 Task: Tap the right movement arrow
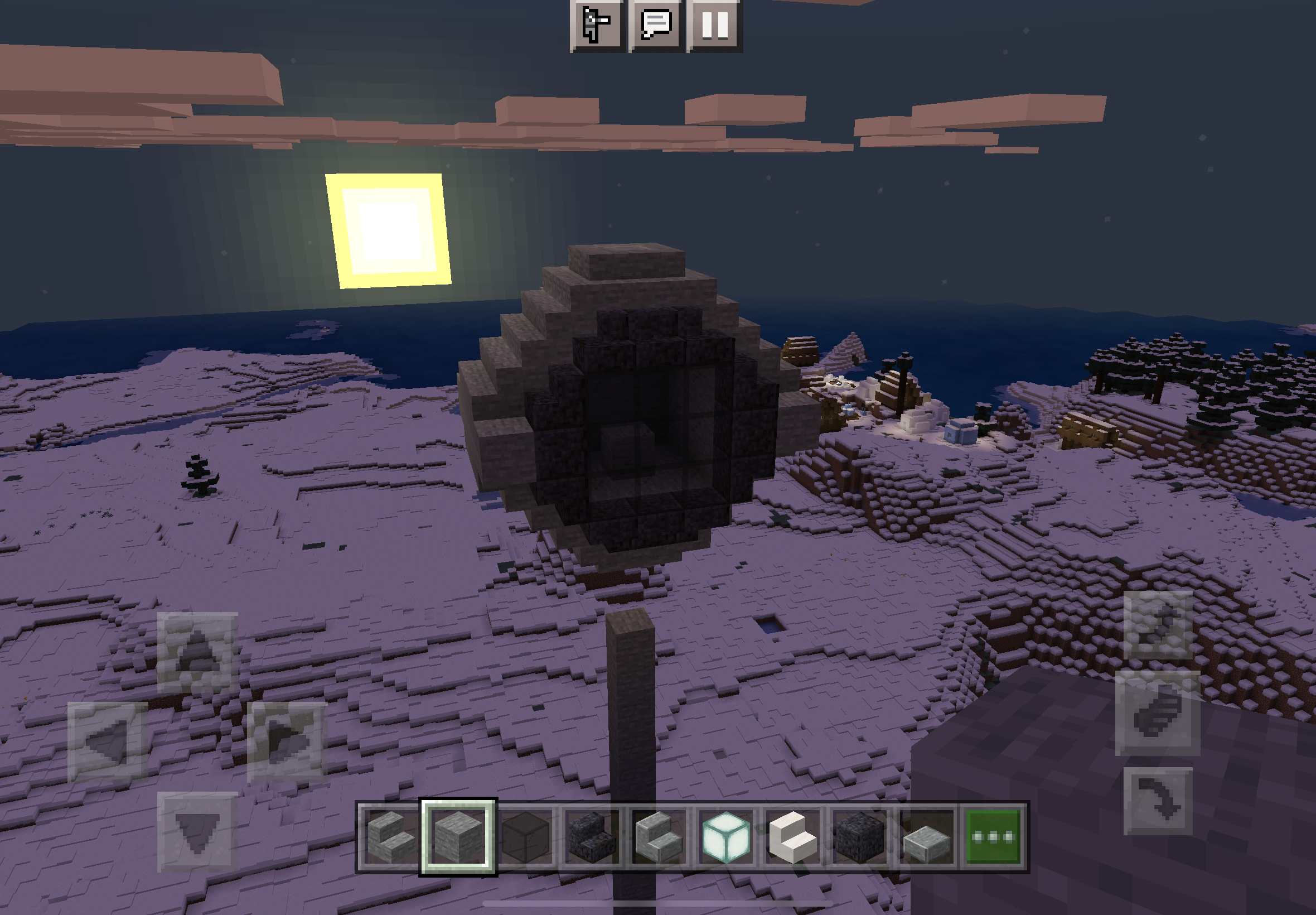click(x=287, y=742)
